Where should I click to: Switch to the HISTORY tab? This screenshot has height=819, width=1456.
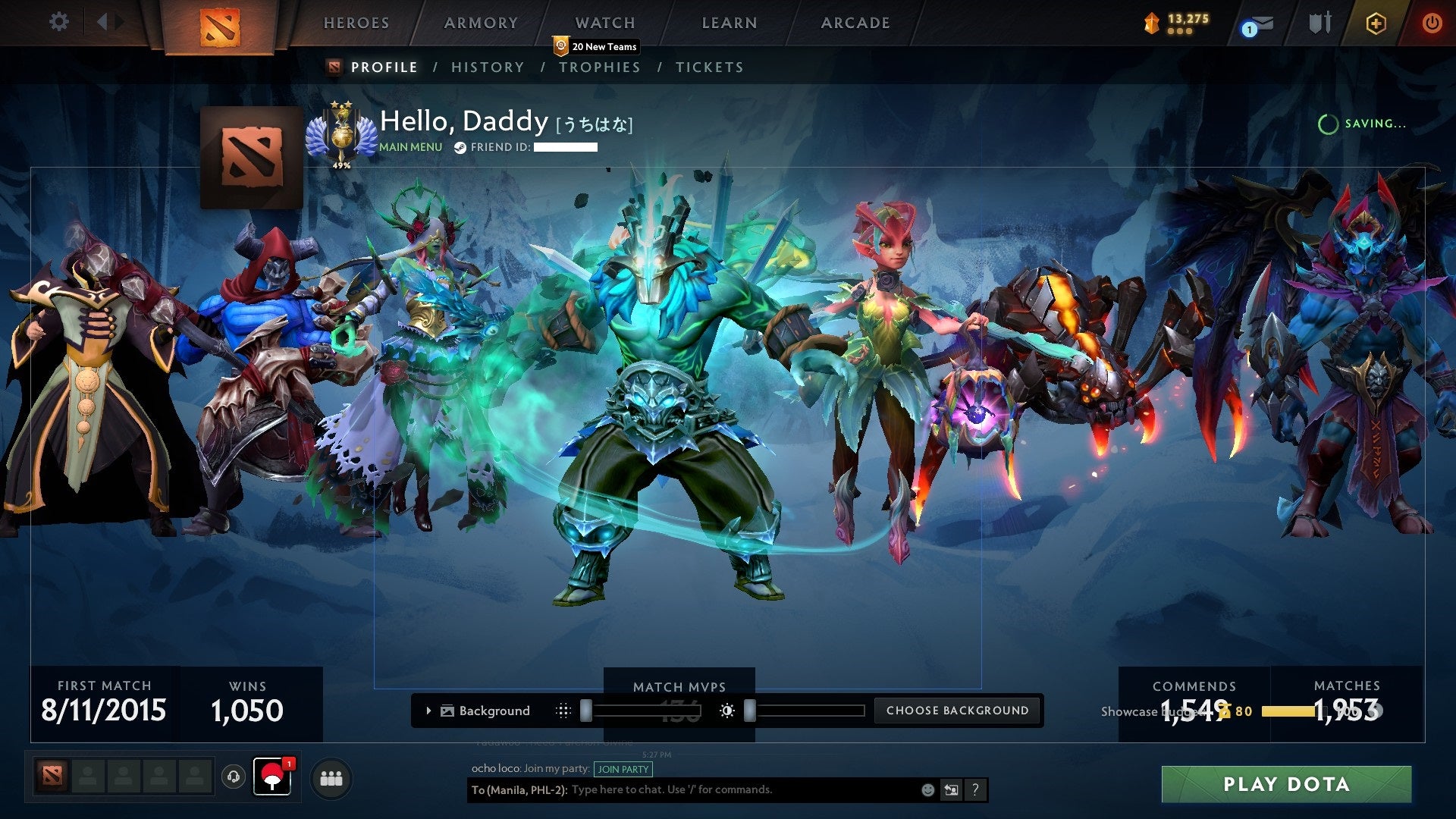click(x=488, y=67)
